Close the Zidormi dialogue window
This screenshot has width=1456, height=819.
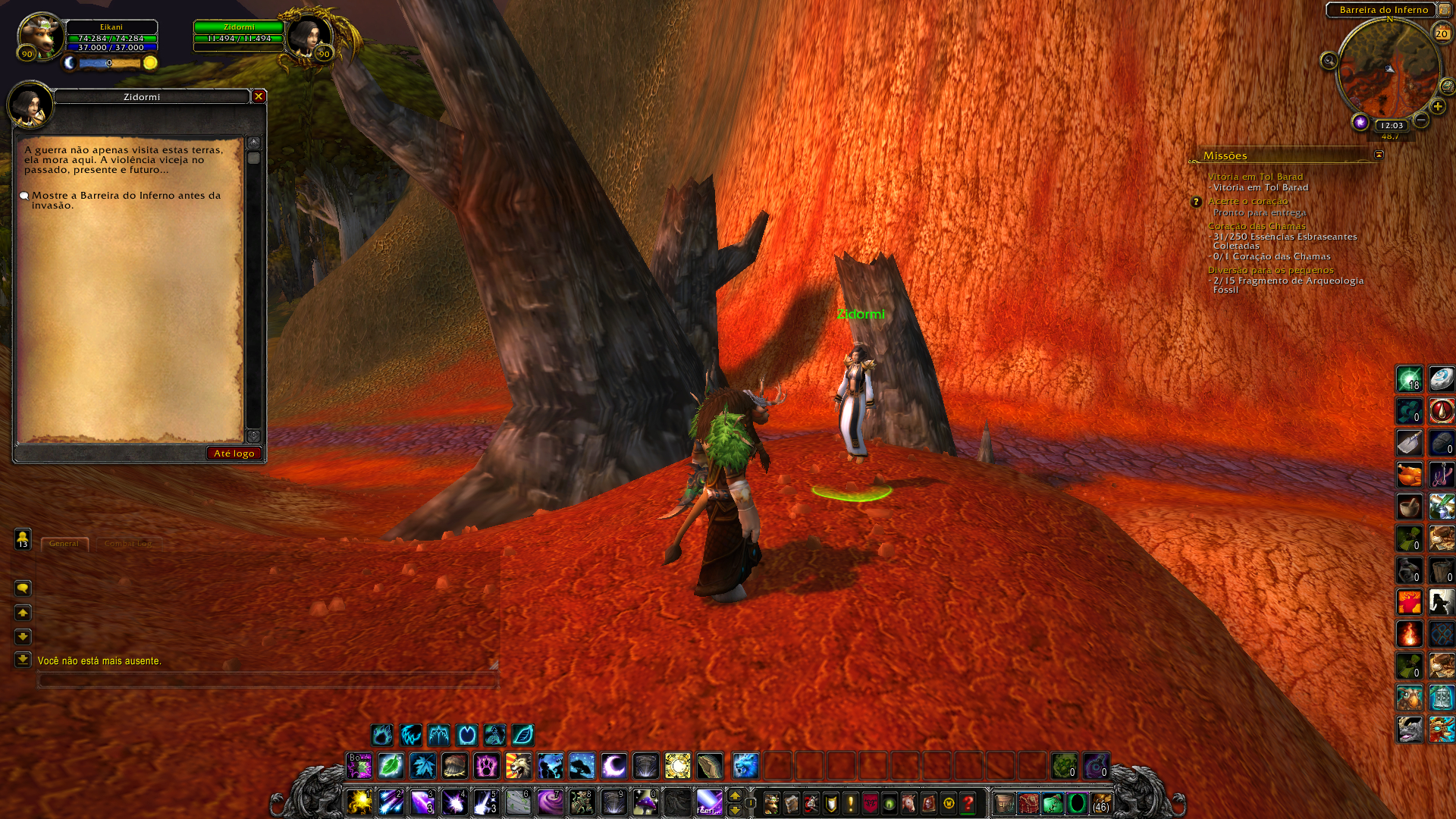[259, 96]
